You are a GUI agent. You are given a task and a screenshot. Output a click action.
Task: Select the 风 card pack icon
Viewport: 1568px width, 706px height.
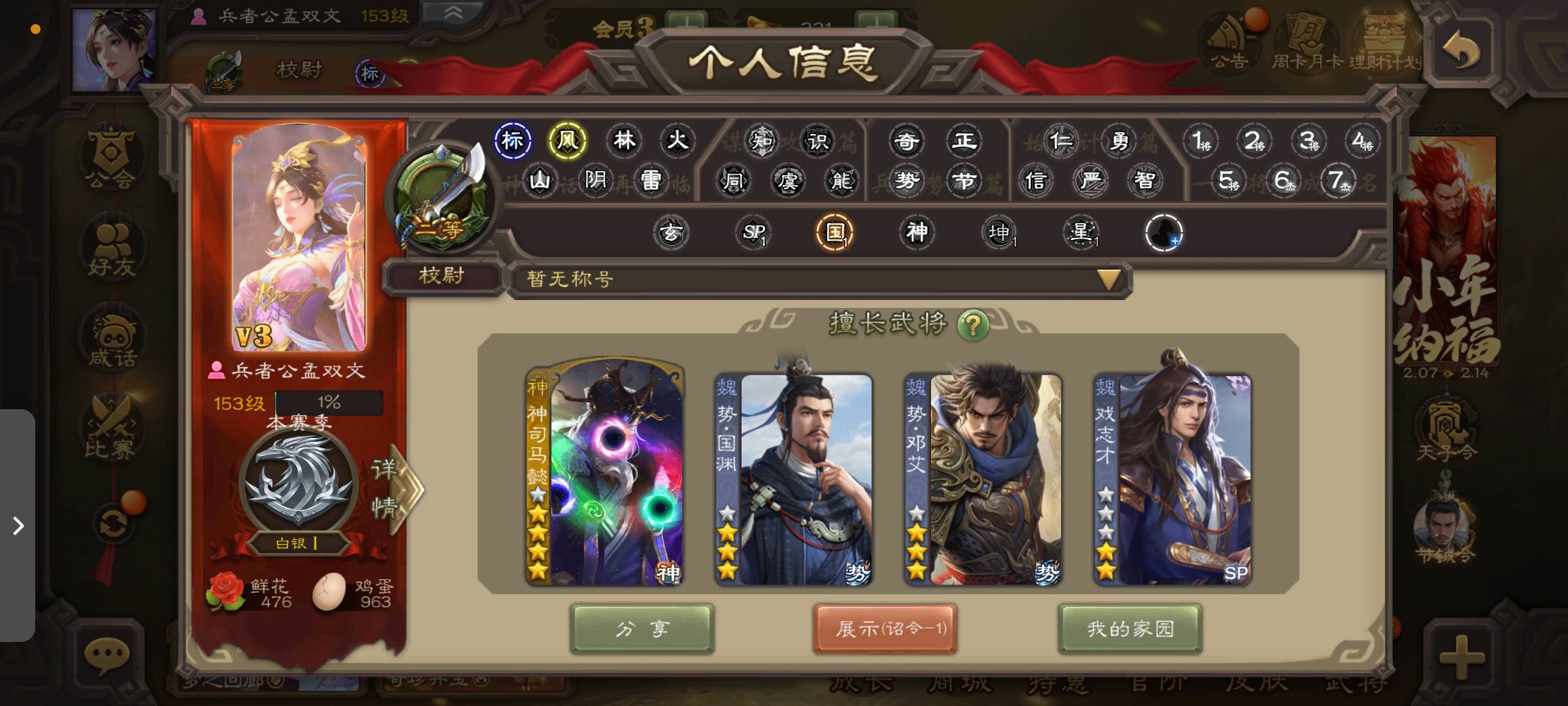pos(567,141)
